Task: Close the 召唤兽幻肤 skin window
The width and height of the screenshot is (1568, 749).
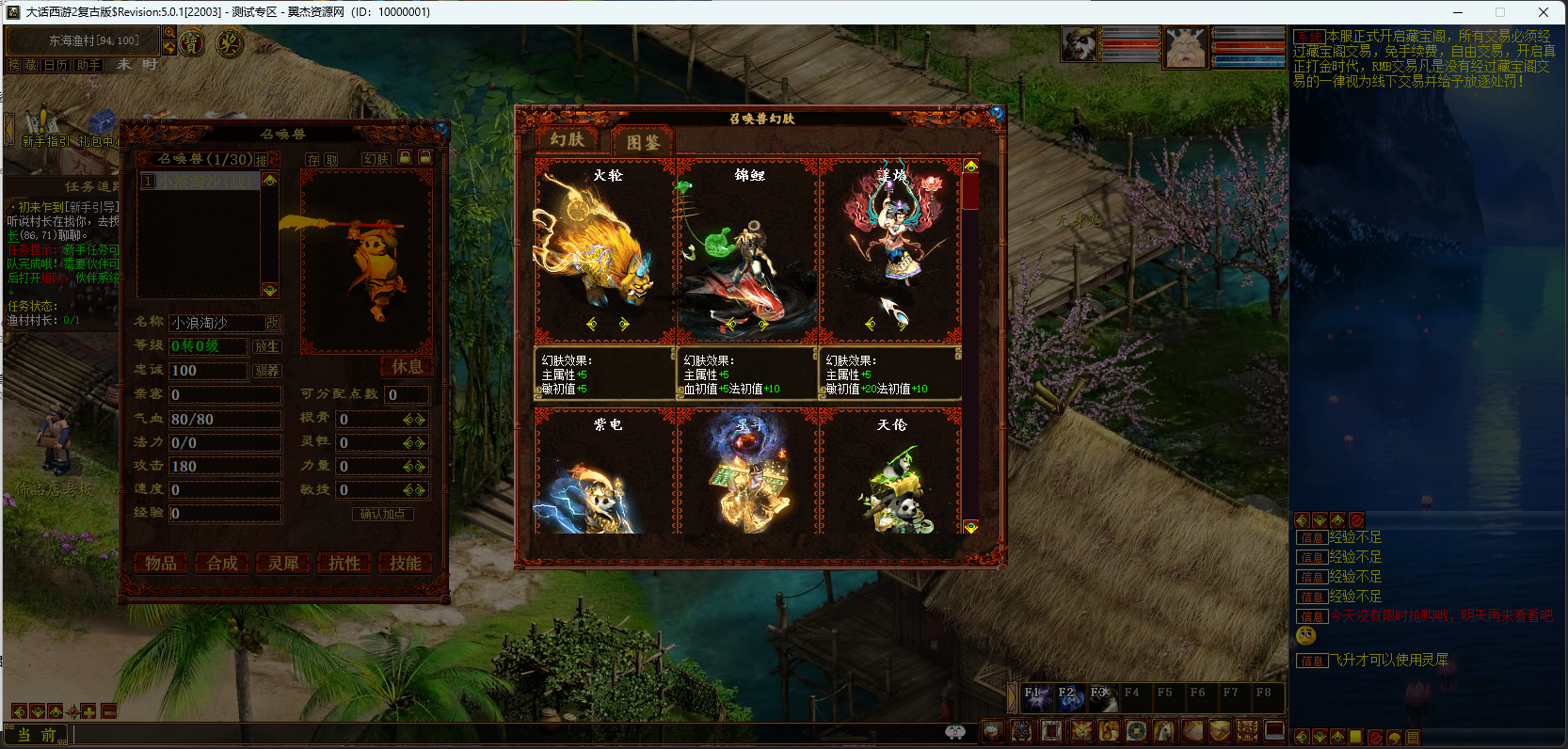Action: 997,113
